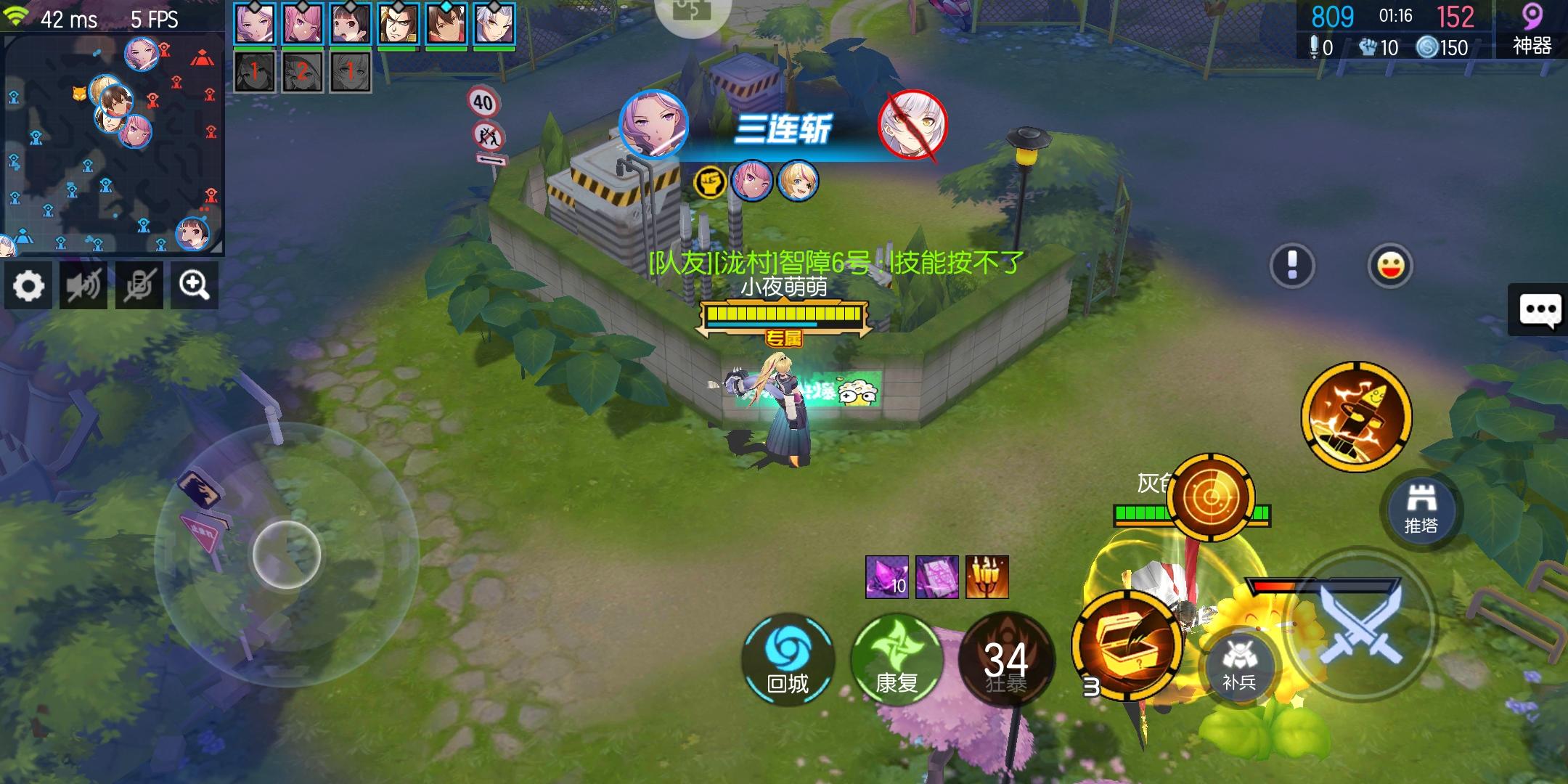Image resolution: width=1568 pixels, height=784 pixels.
Task: Select the white-haired enemy portrait in kill banner
Action: [914, 125]
